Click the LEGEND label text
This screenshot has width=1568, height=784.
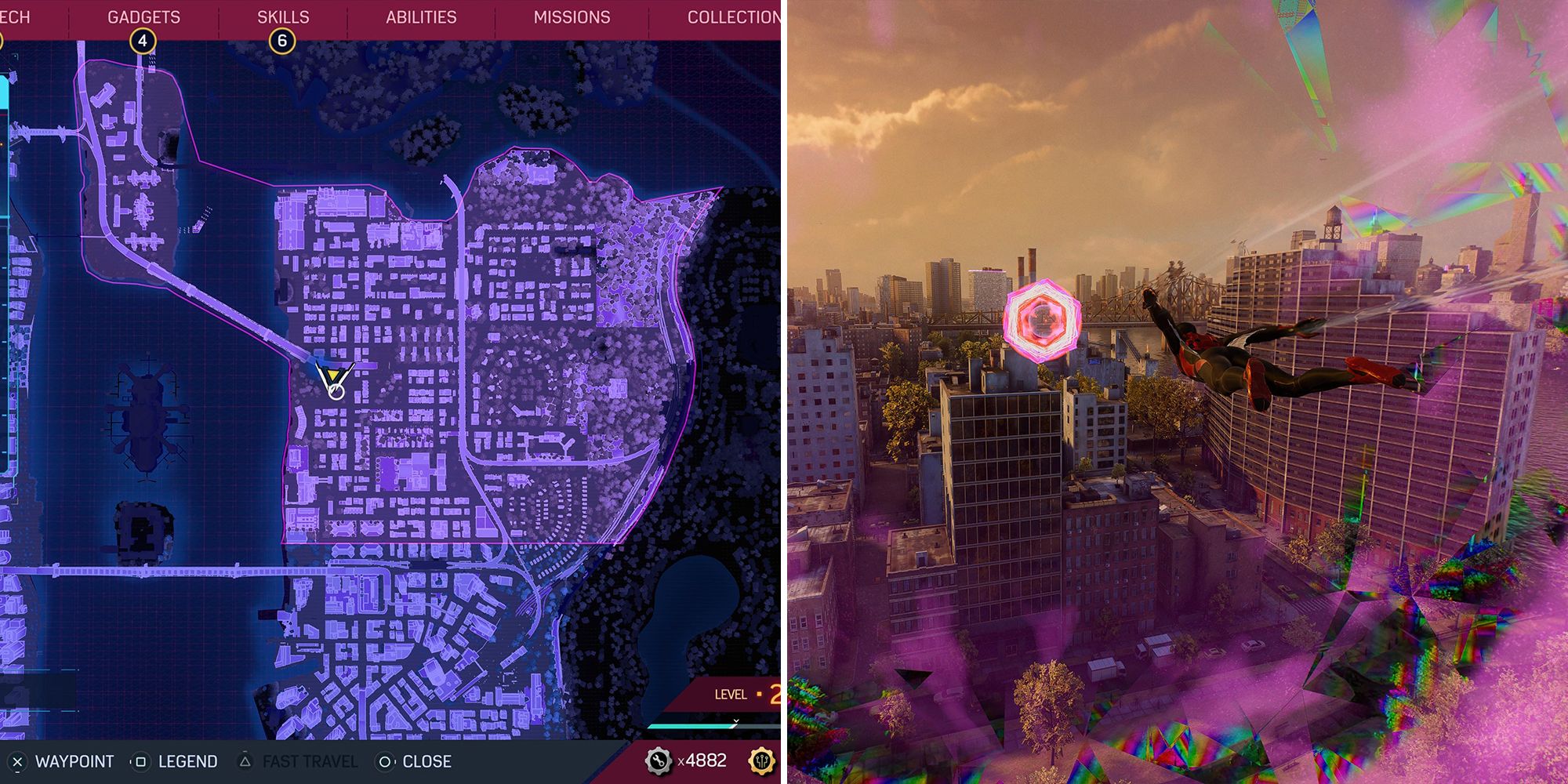click(187, 760)
